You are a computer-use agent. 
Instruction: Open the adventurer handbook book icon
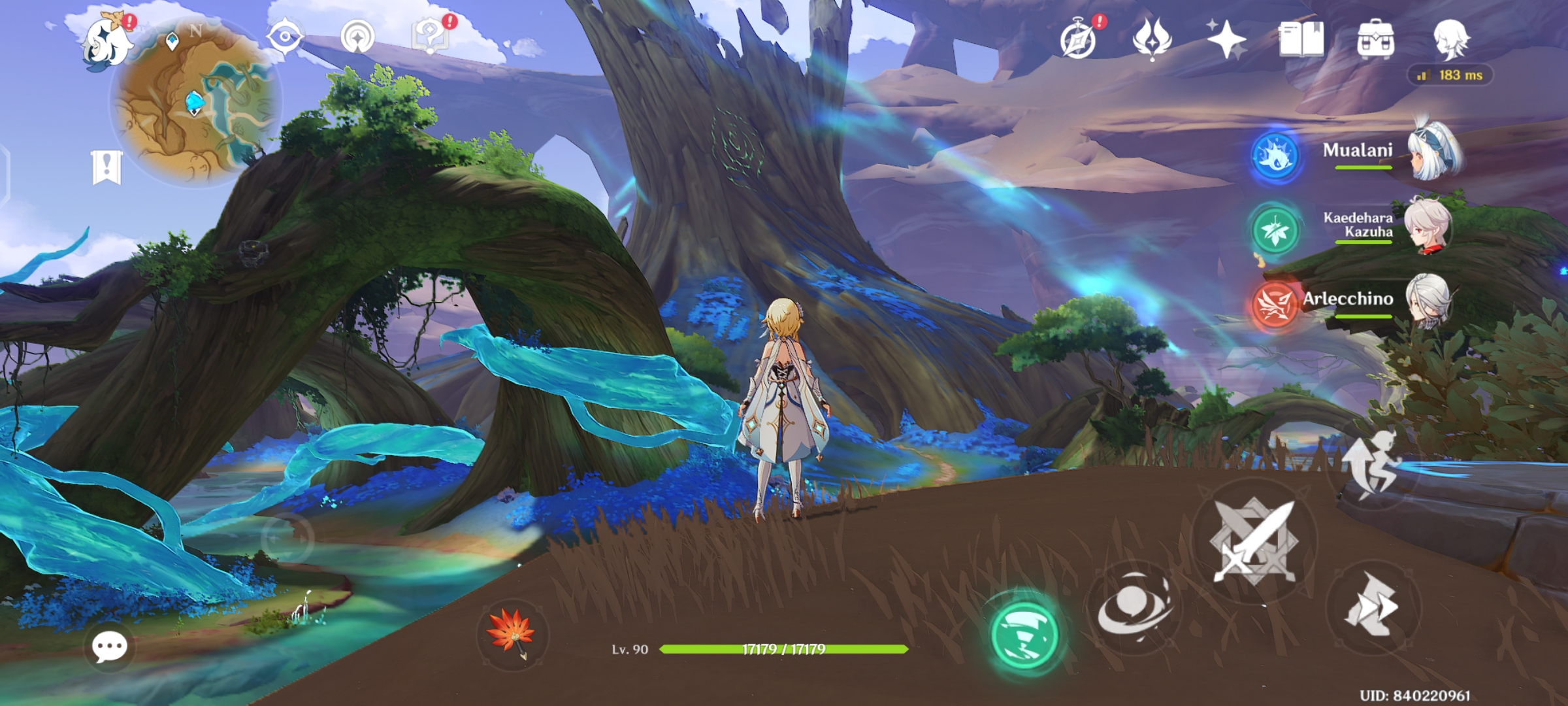pyautogui.click(x=1301, y=39)
